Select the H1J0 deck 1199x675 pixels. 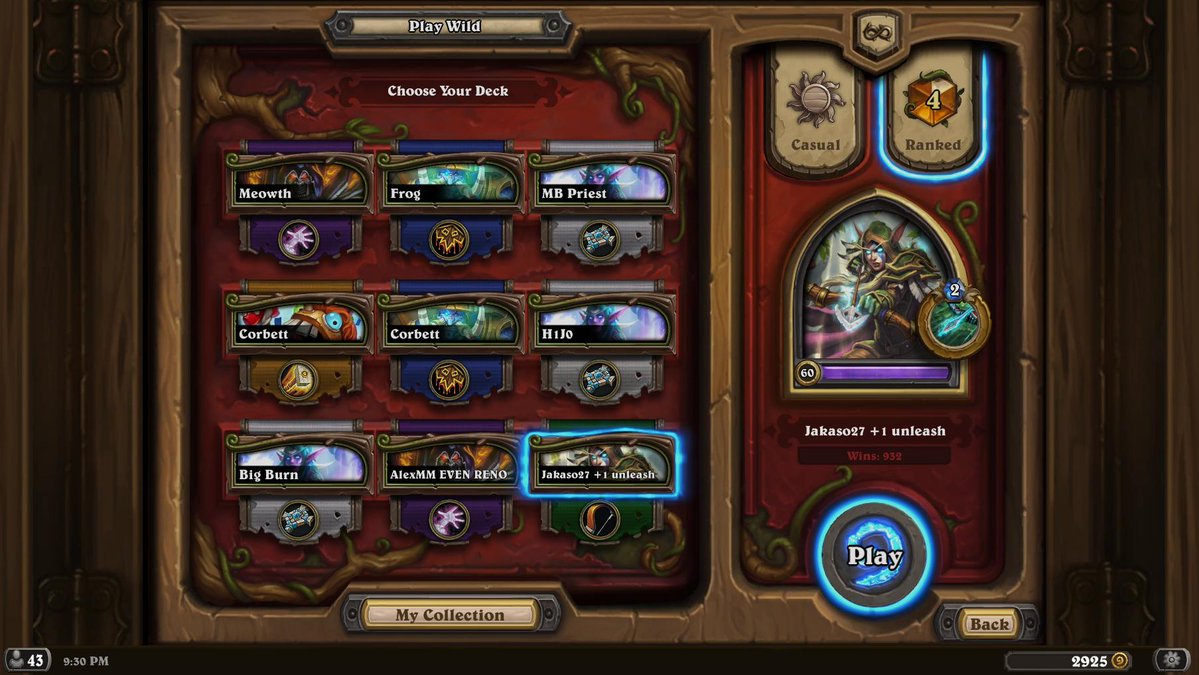point(600,324)
